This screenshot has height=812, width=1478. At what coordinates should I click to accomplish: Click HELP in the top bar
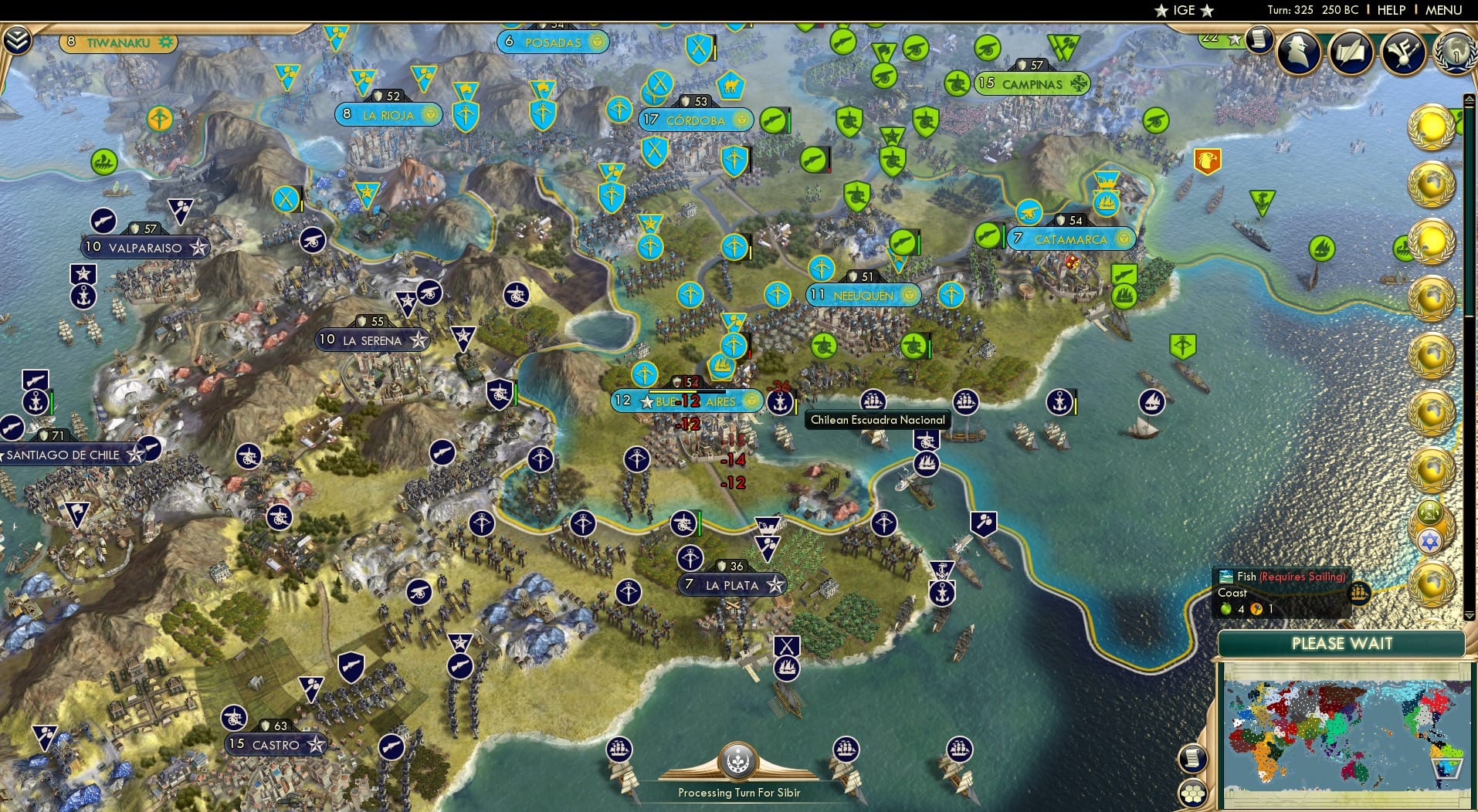tap(1390, 10)
